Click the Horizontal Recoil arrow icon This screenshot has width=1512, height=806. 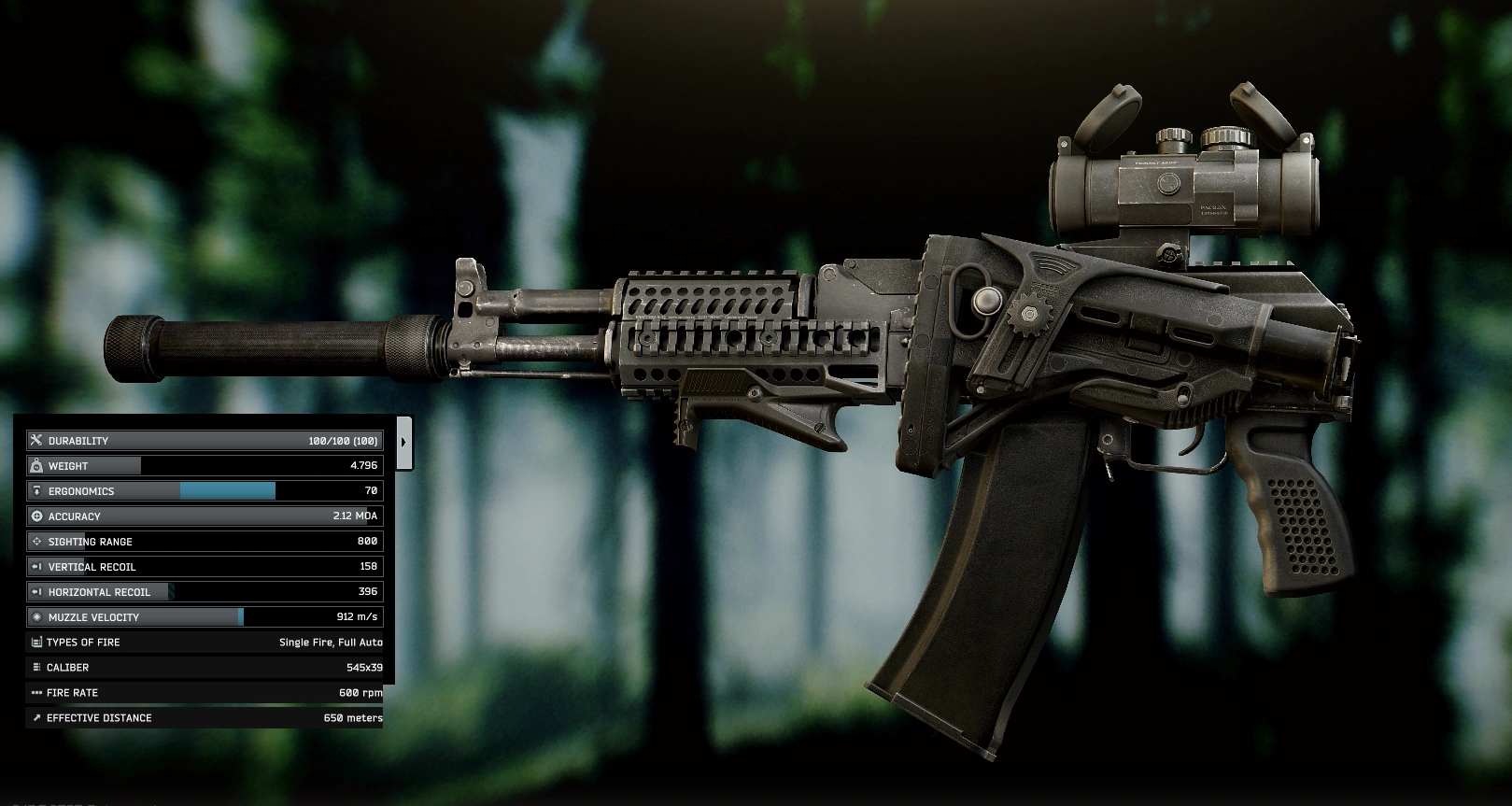pyautogui.click(x=35, y=591)
